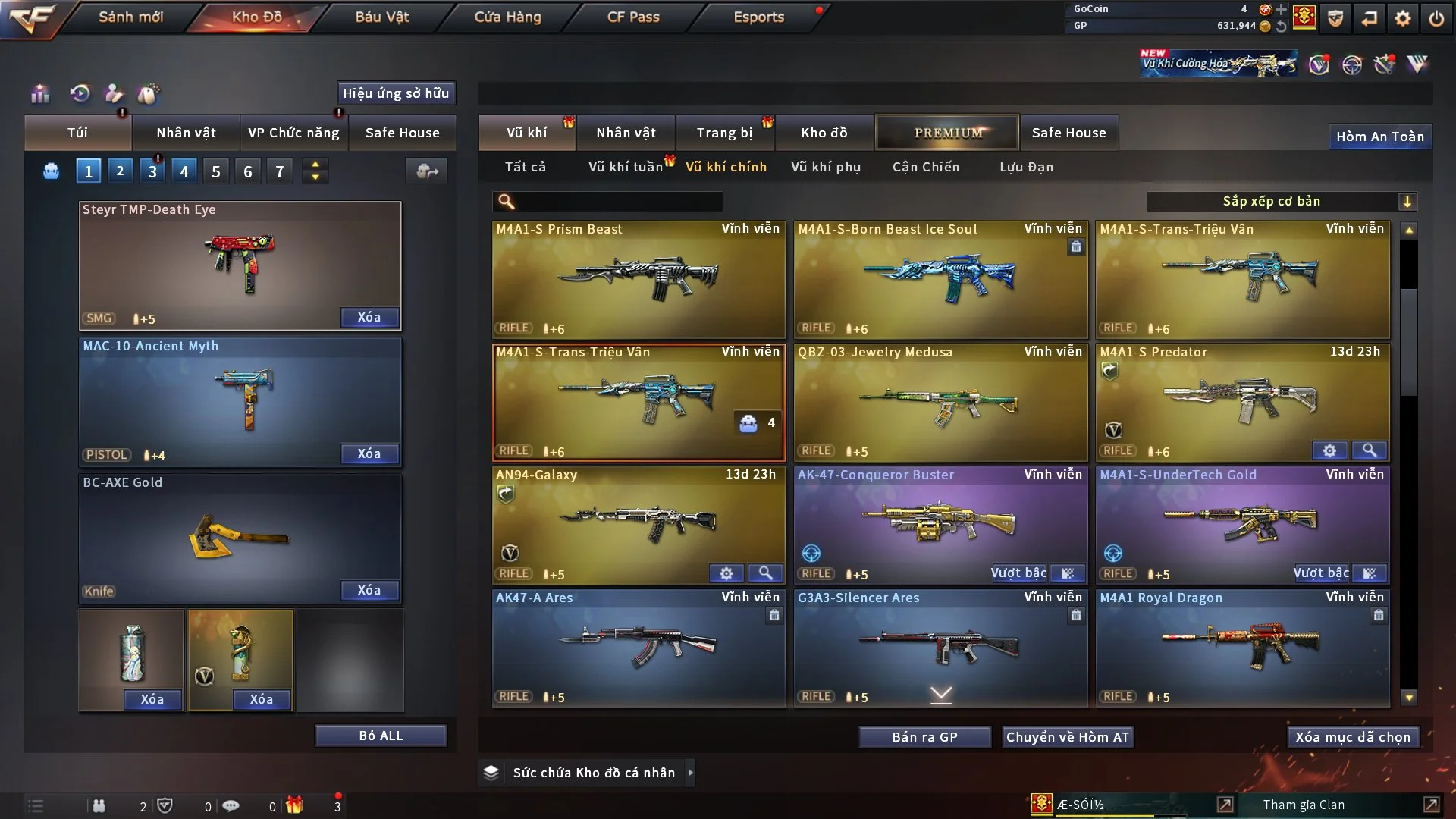Open the Cửa Hàng shop menu
The width and height of the screenshot is (1456, 819).
507,17
